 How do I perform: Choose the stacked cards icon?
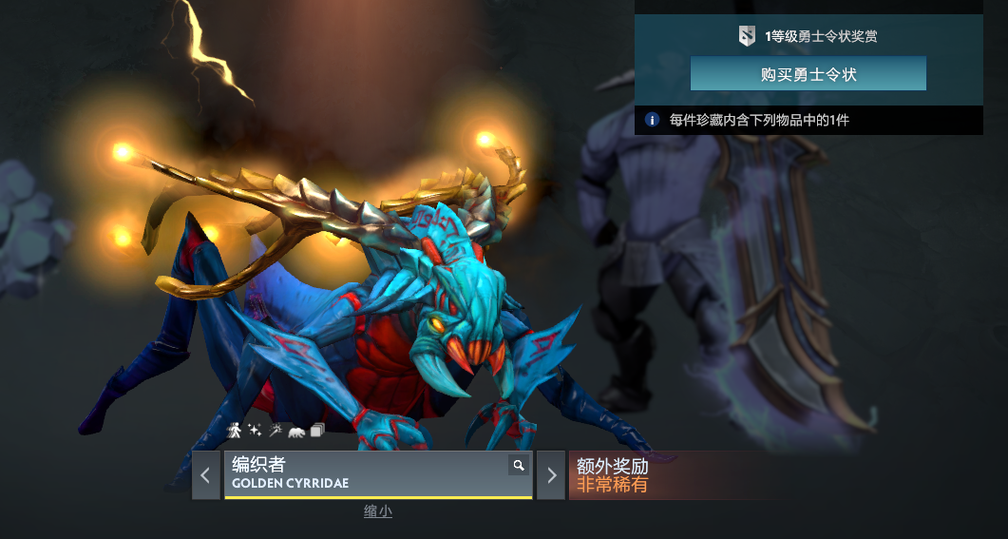pyautogui.click(x=317, y=430)
